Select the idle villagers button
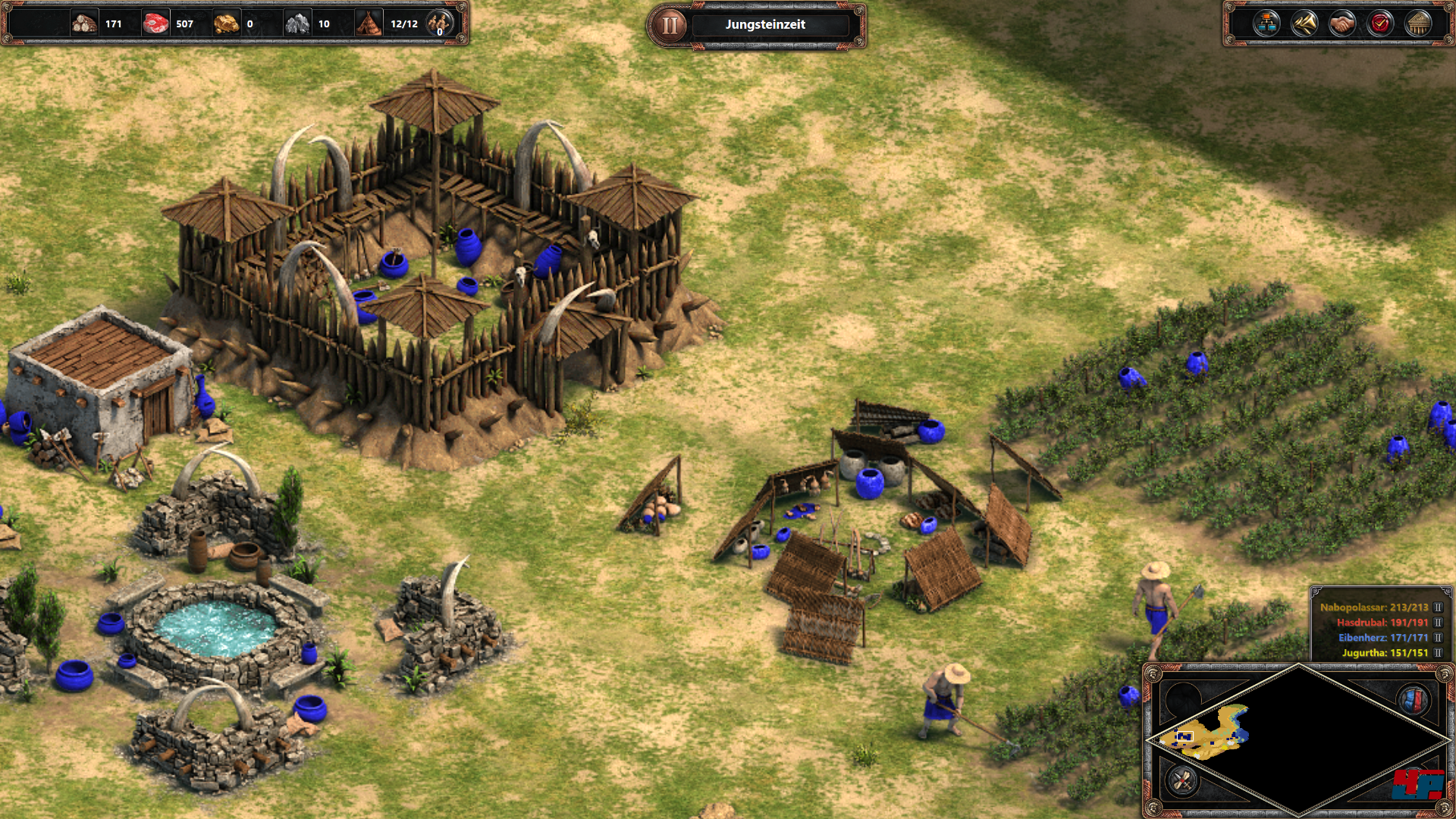 [439, 24]
